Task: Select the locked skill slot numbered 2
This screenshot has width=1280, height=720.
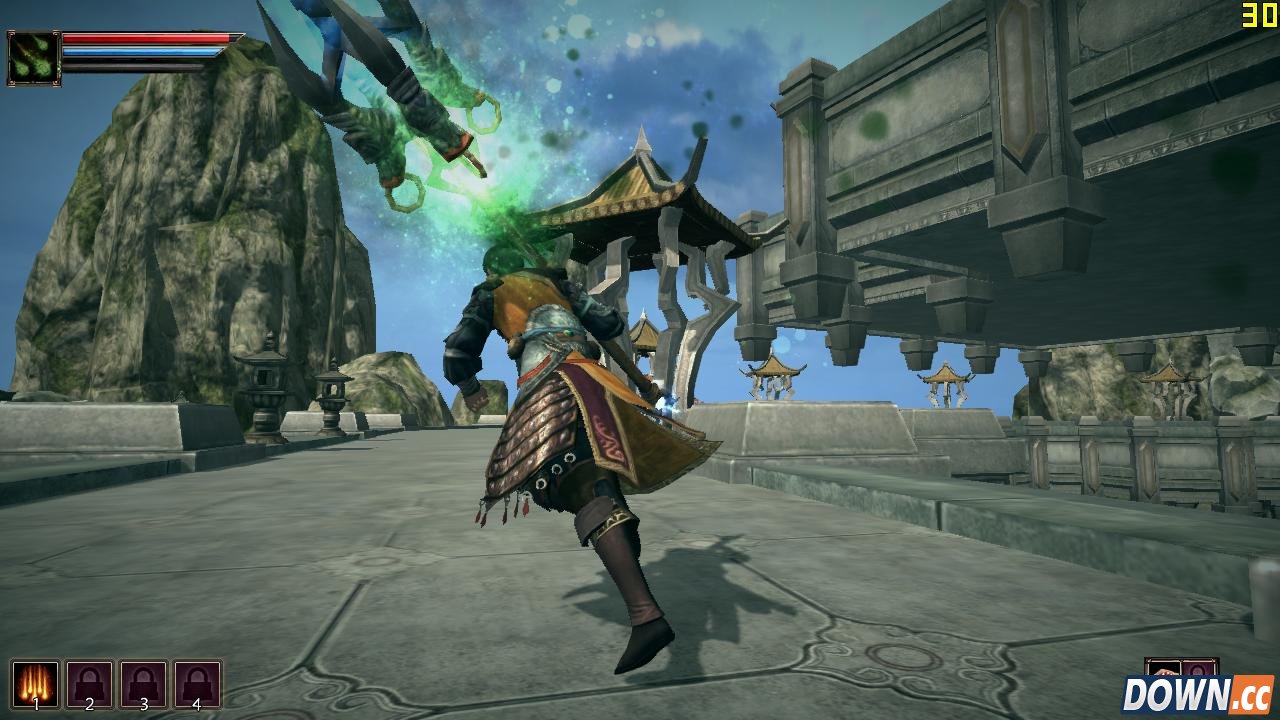Action: 89,684
